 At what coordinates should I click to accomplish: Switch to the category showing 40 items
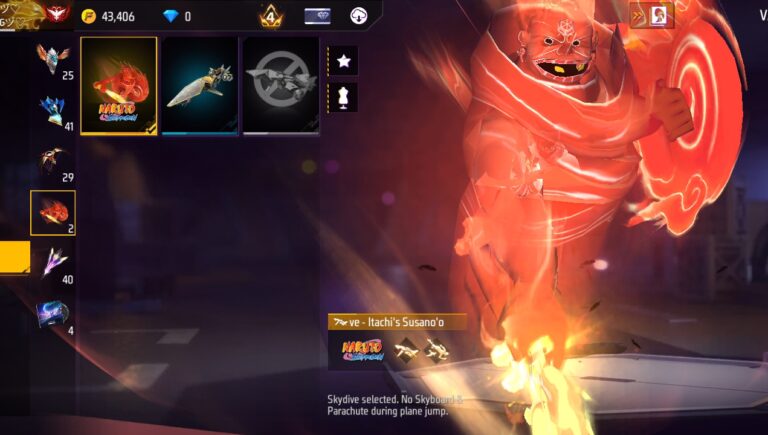click(53, 263)
